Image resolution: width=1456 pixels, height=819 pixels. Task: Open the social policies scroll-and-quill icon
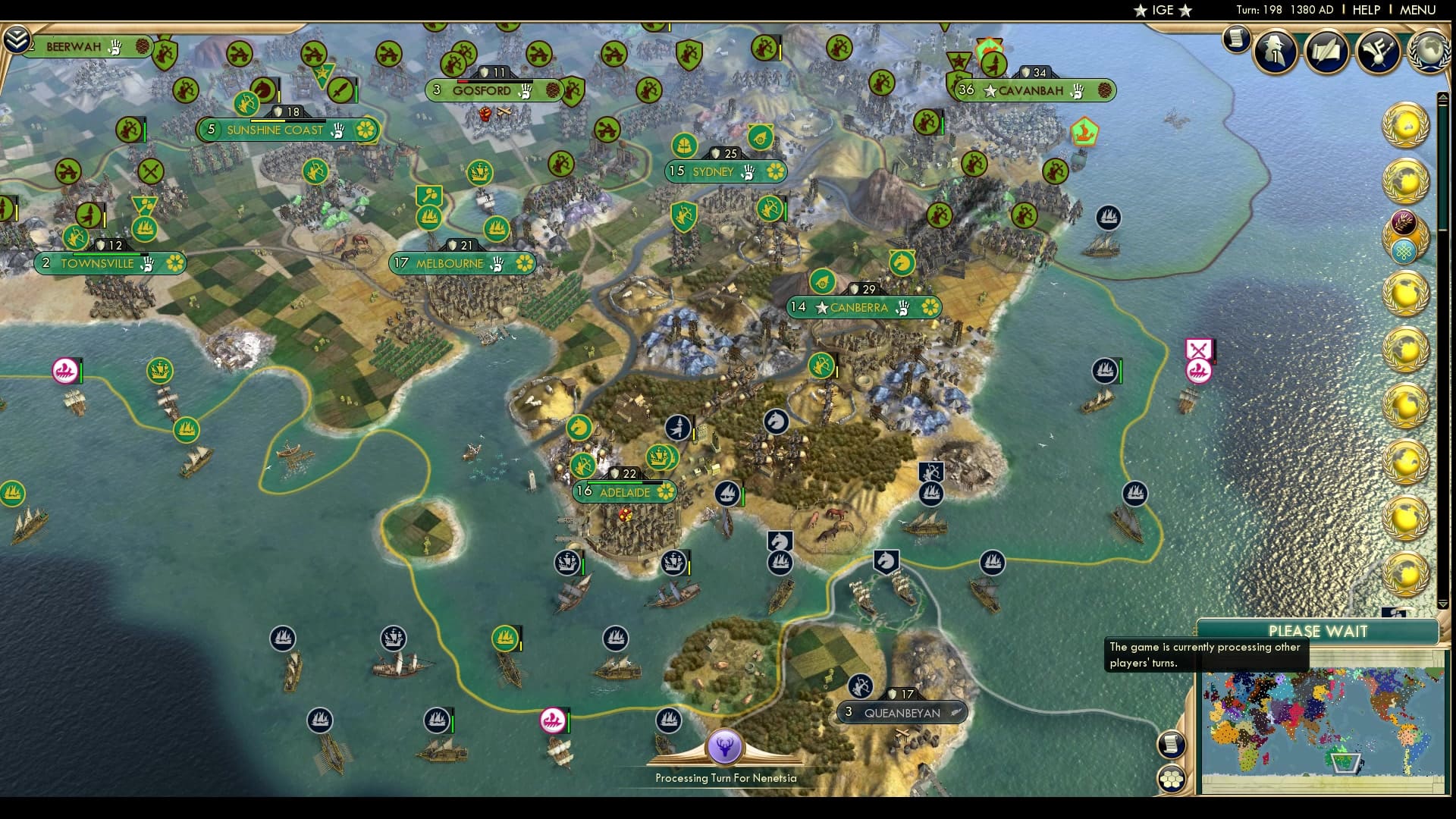[x=1327, y=51]
